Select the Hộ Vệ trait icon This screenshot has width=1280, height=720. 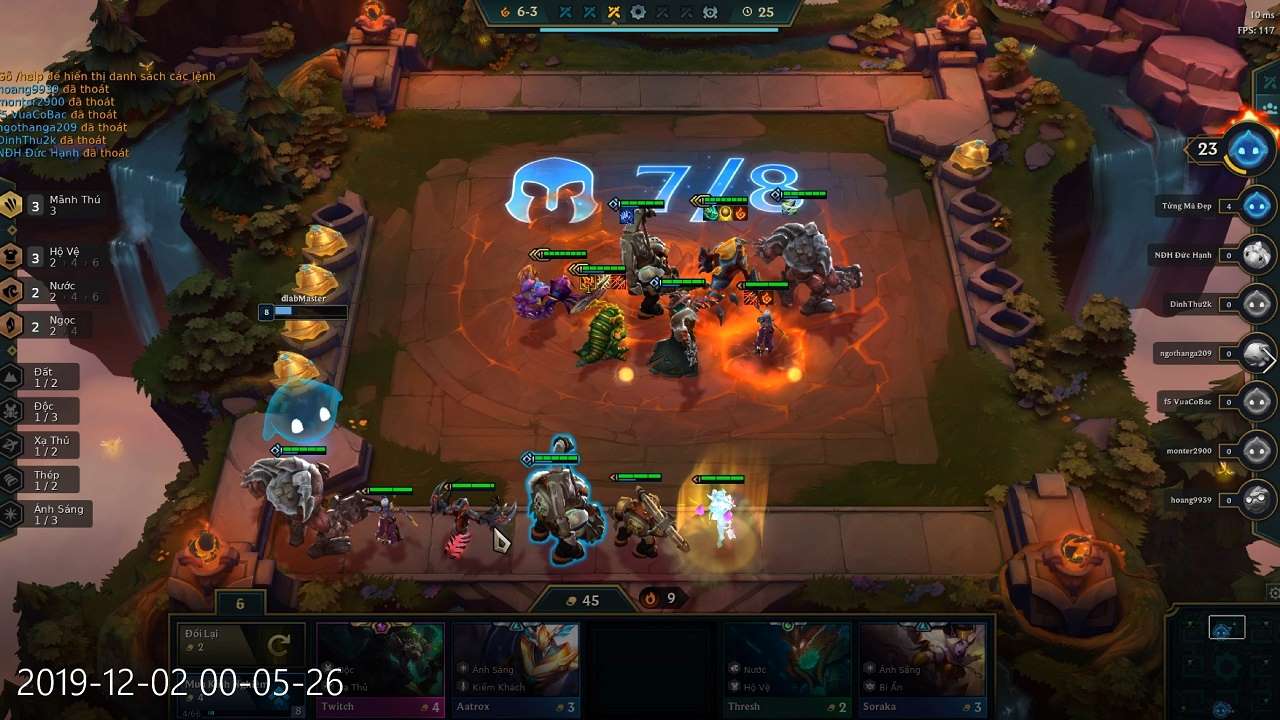pos(10,255)
